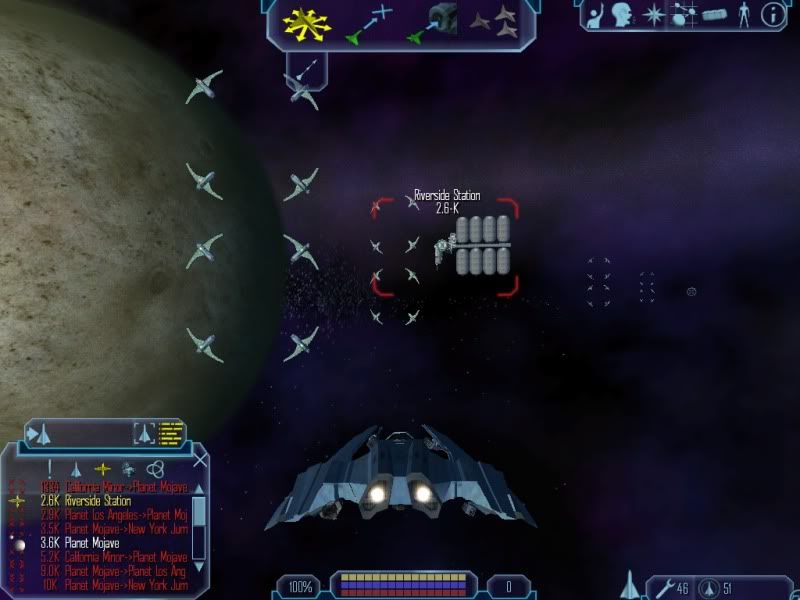
Task: Switch to the wireframe target view toggle
Action: coord(144,434)
